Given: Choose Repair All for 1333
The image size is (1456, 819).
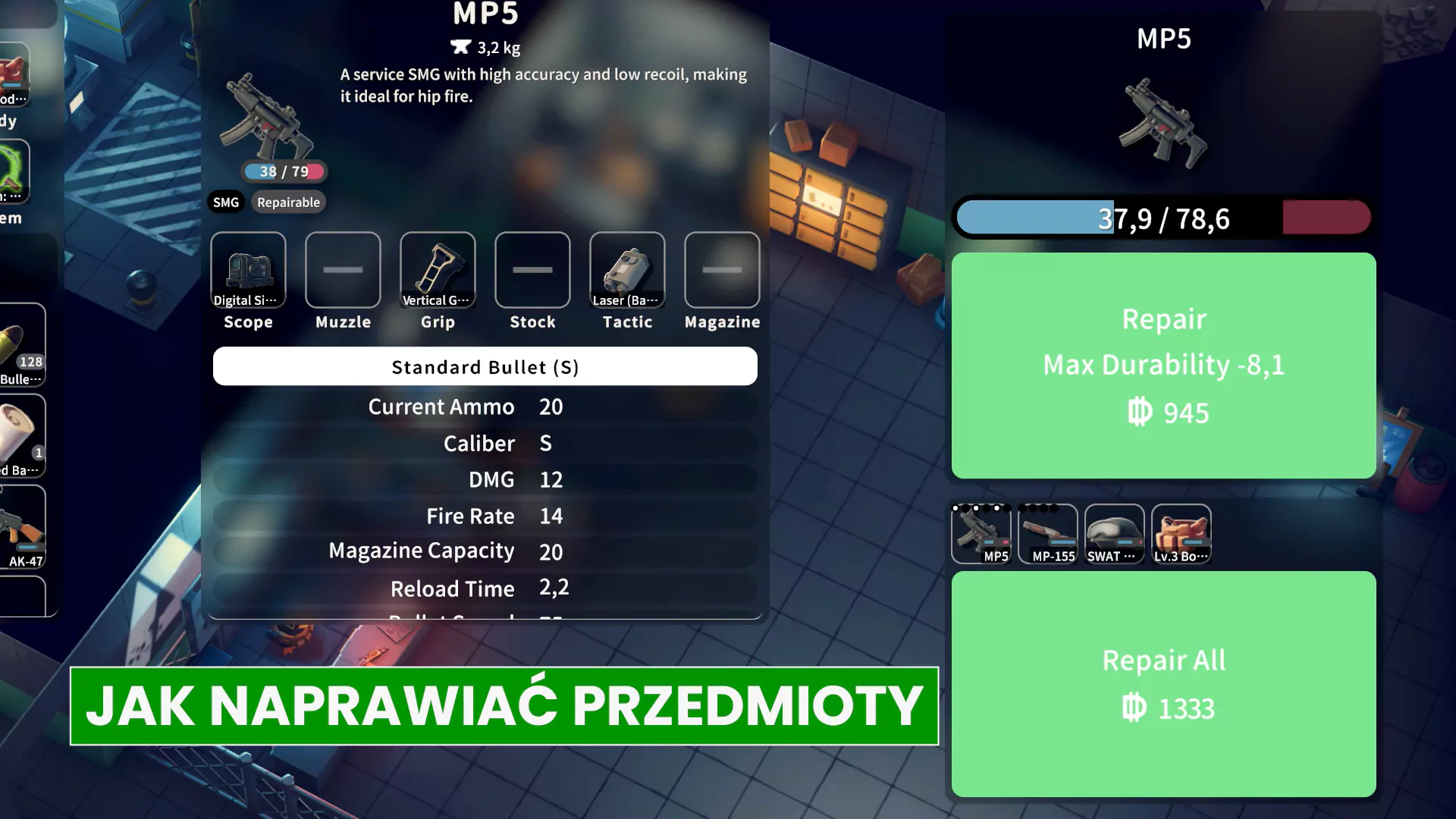Looking at the screenshot, I should [1163, 684].
